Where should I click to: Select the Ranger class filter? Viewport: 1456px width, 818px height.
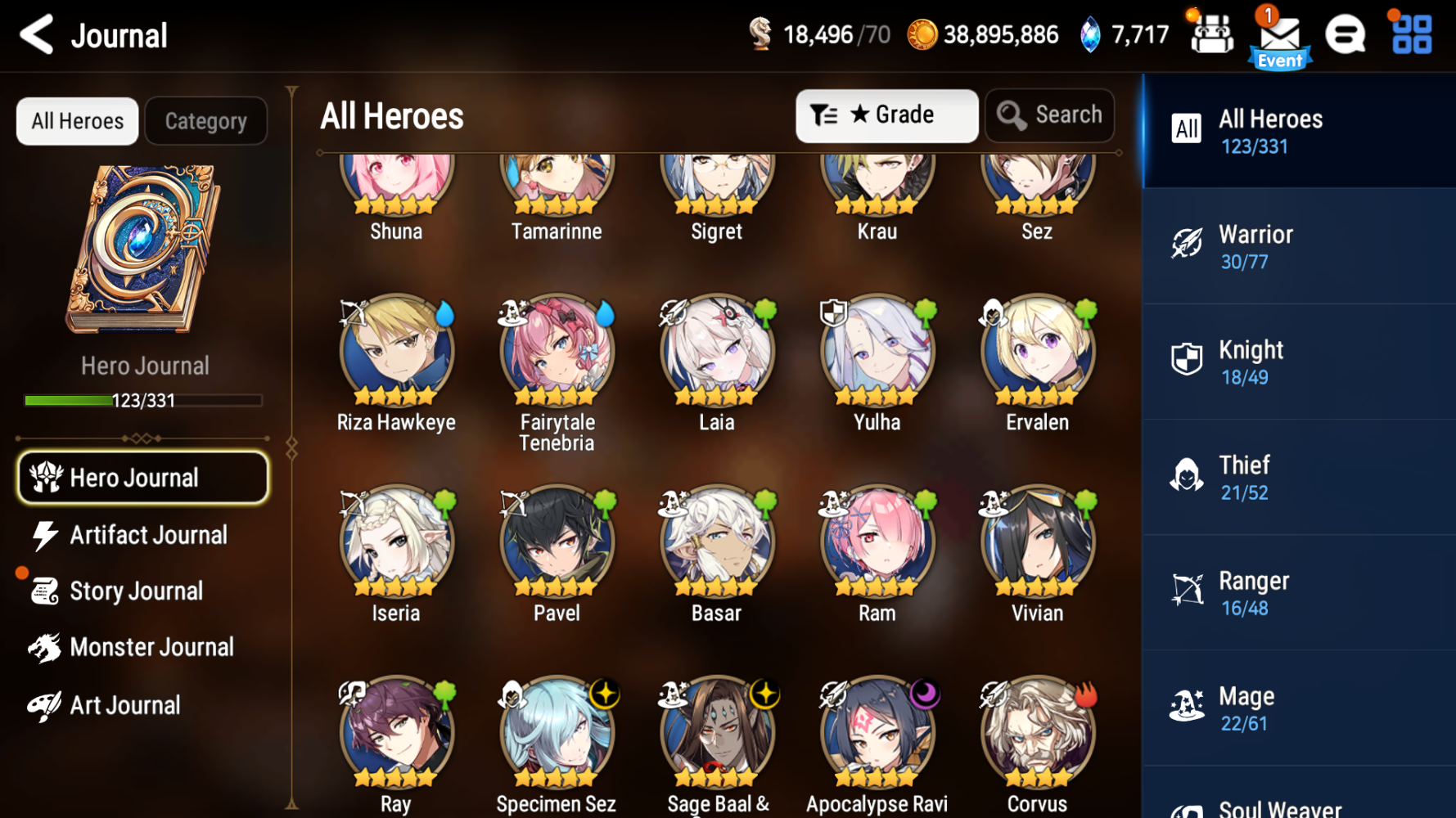point(1297,592)
